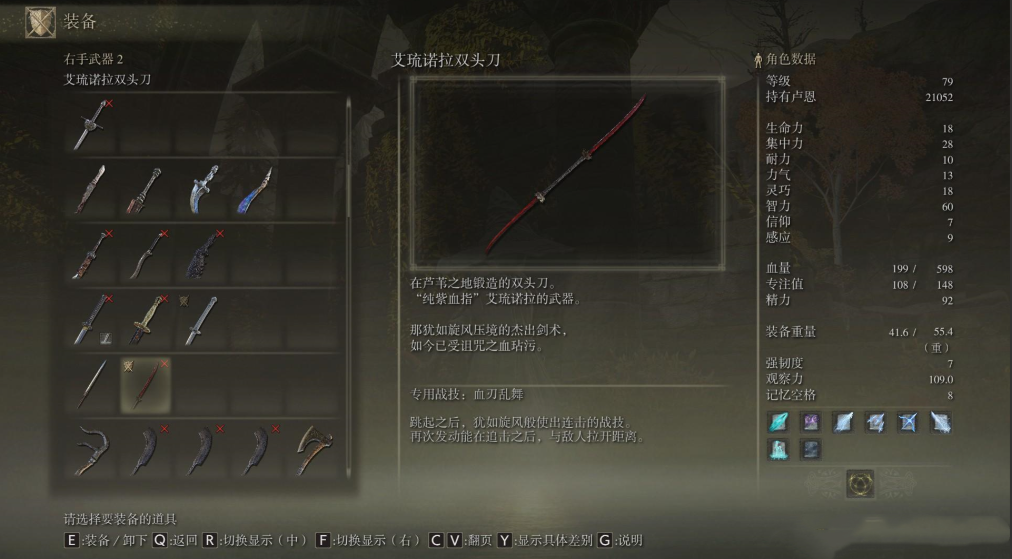The image size is (1012, 559).
Task: Click the teal comet sorcery icon
Action: coord(779,422)
